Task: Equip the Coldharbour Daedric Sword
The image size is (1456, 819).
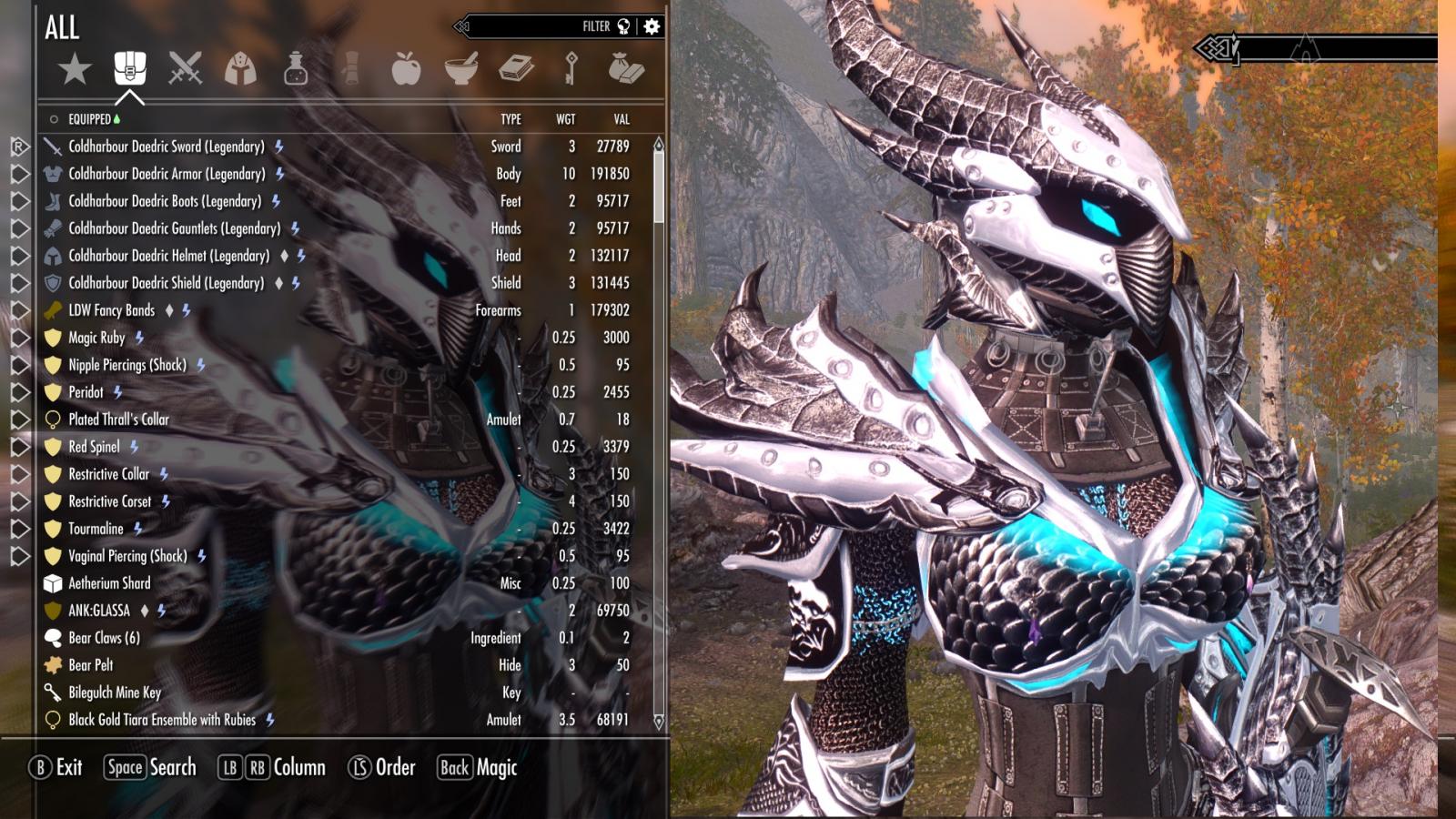Action: point(164,147)
